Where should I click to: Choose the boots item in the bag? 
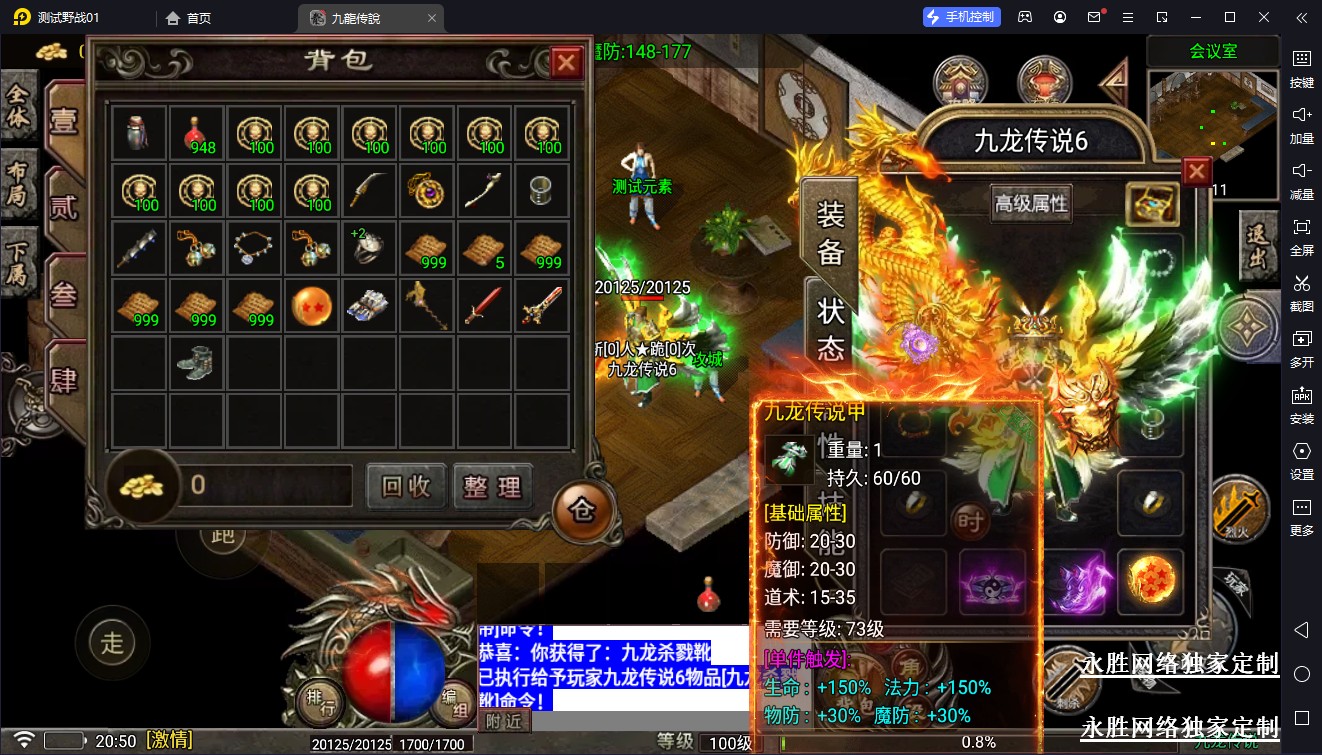click(x=197, y=362)
